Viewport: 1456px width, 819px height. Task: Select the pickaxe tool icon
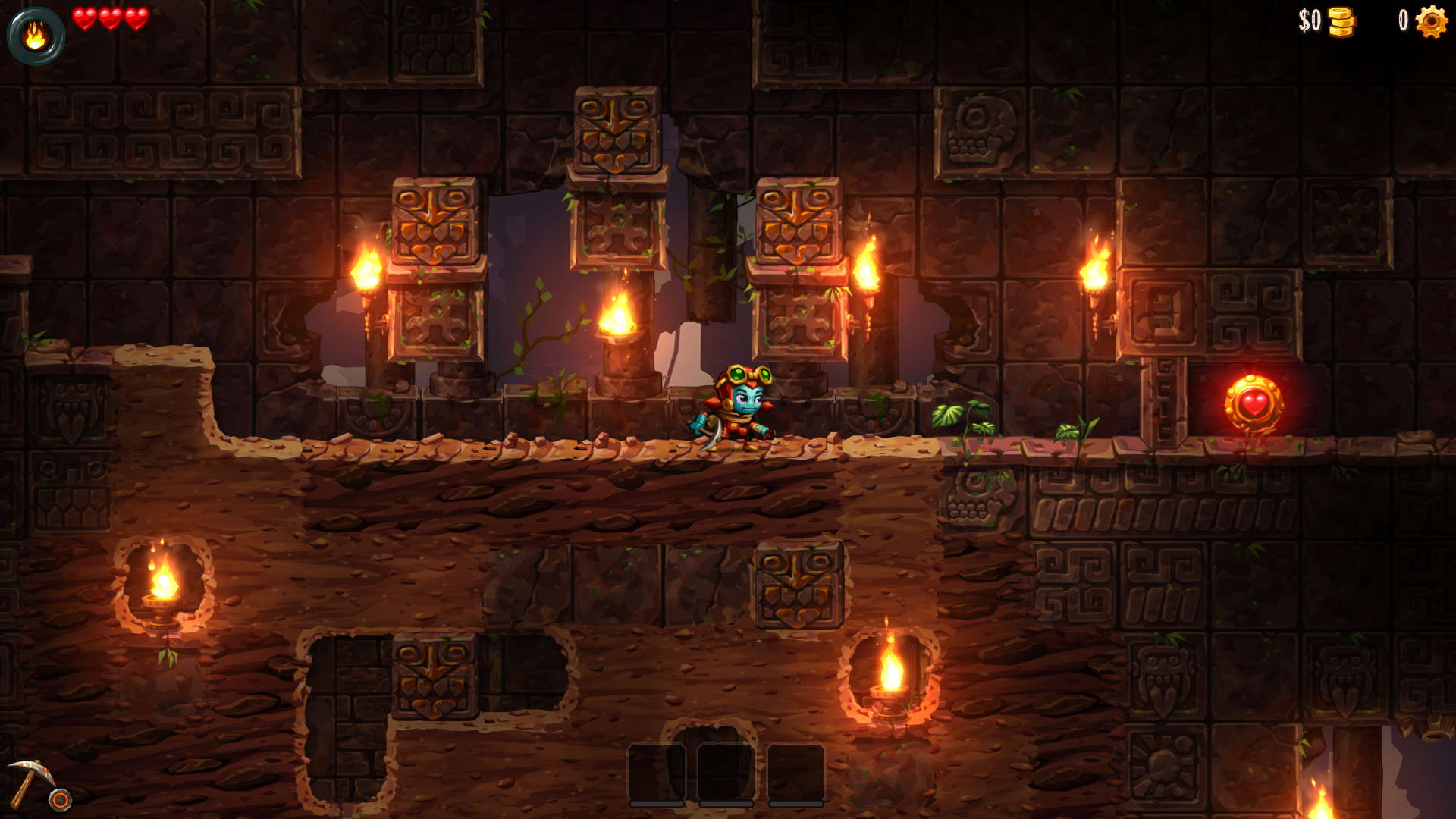coord(31,781)
